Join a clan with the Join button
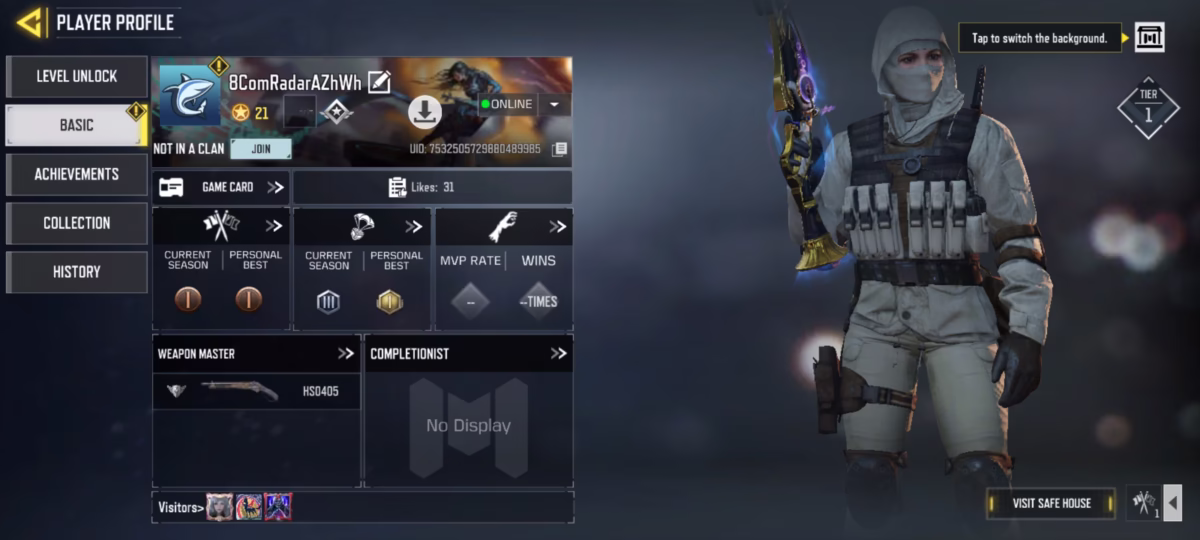Screen dimensions: 1200x540 [x=260, y=149]
